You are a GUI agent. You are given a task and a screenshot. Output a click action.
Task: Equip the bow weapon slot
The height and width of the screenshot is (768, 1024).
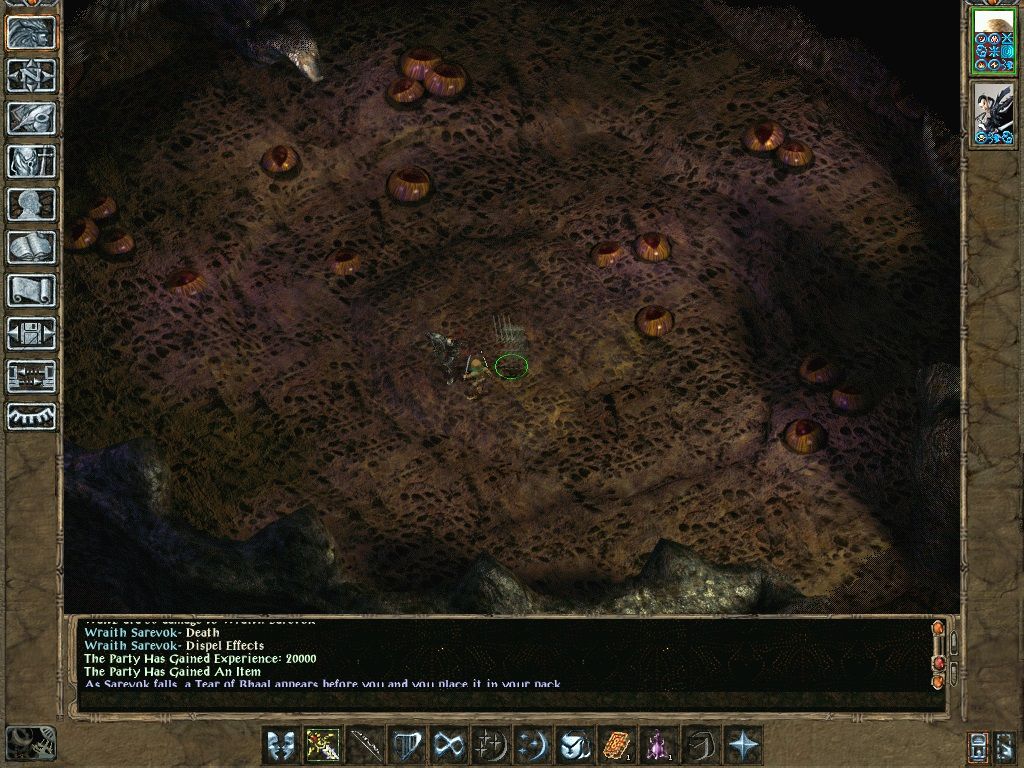coord(365,745)
